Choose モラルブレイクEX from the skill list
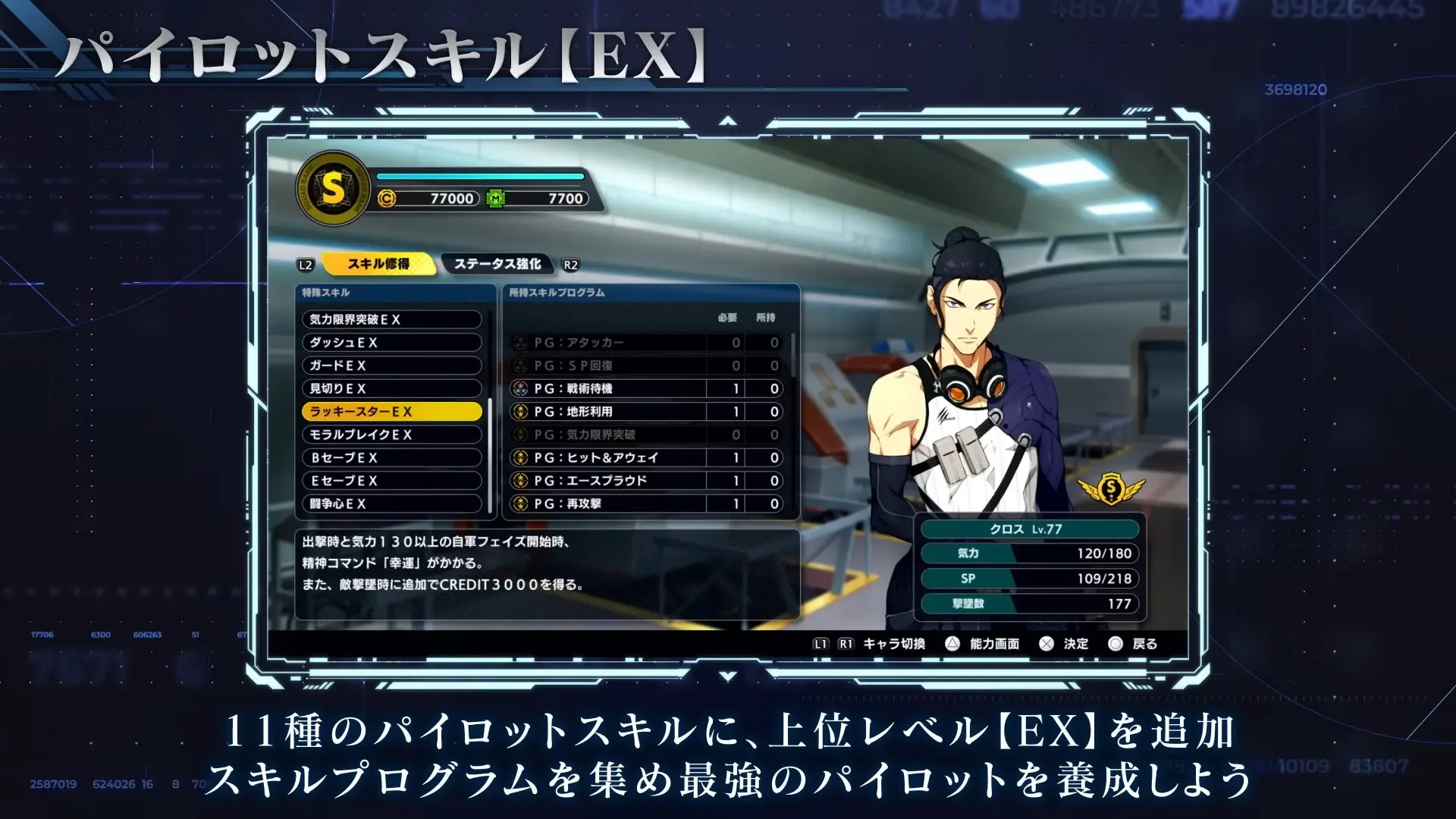 pyautogui.click(x=391, y=435)
